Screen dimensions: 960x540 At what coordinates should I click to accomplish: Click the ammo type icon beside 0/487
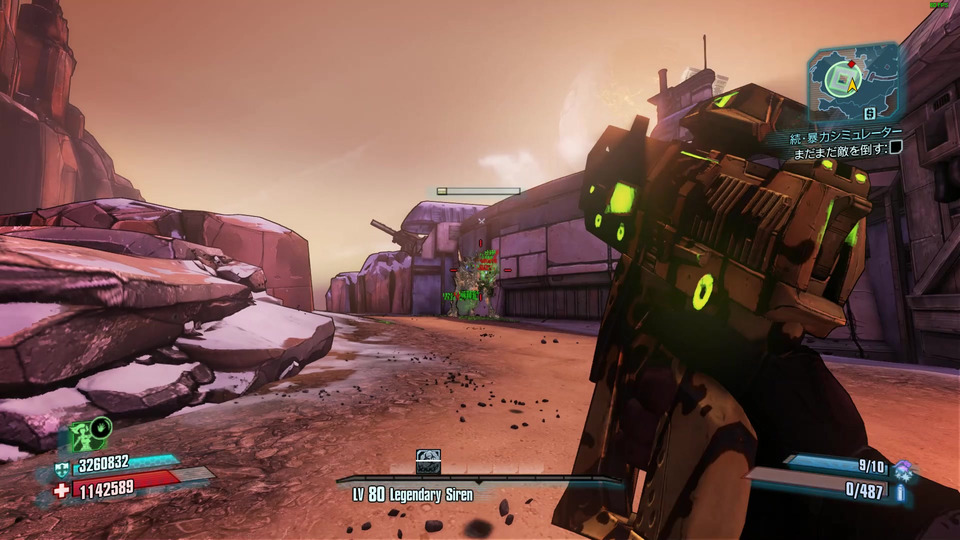pyautogui.click(x=901, y=491)
